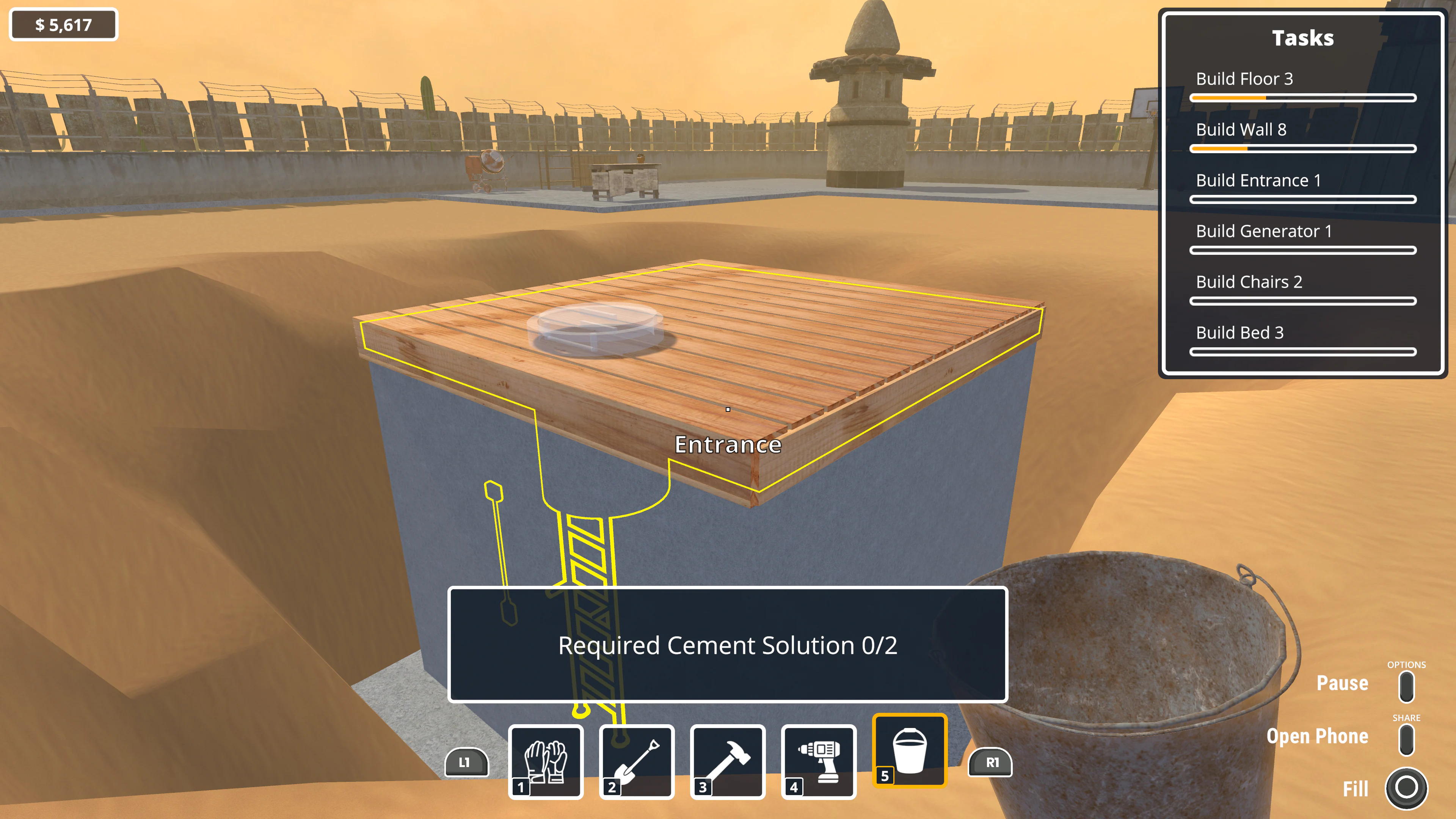Toggle the Pause option via OPTIONS button
1456x819 pixels.
(x=1406, y=687)
